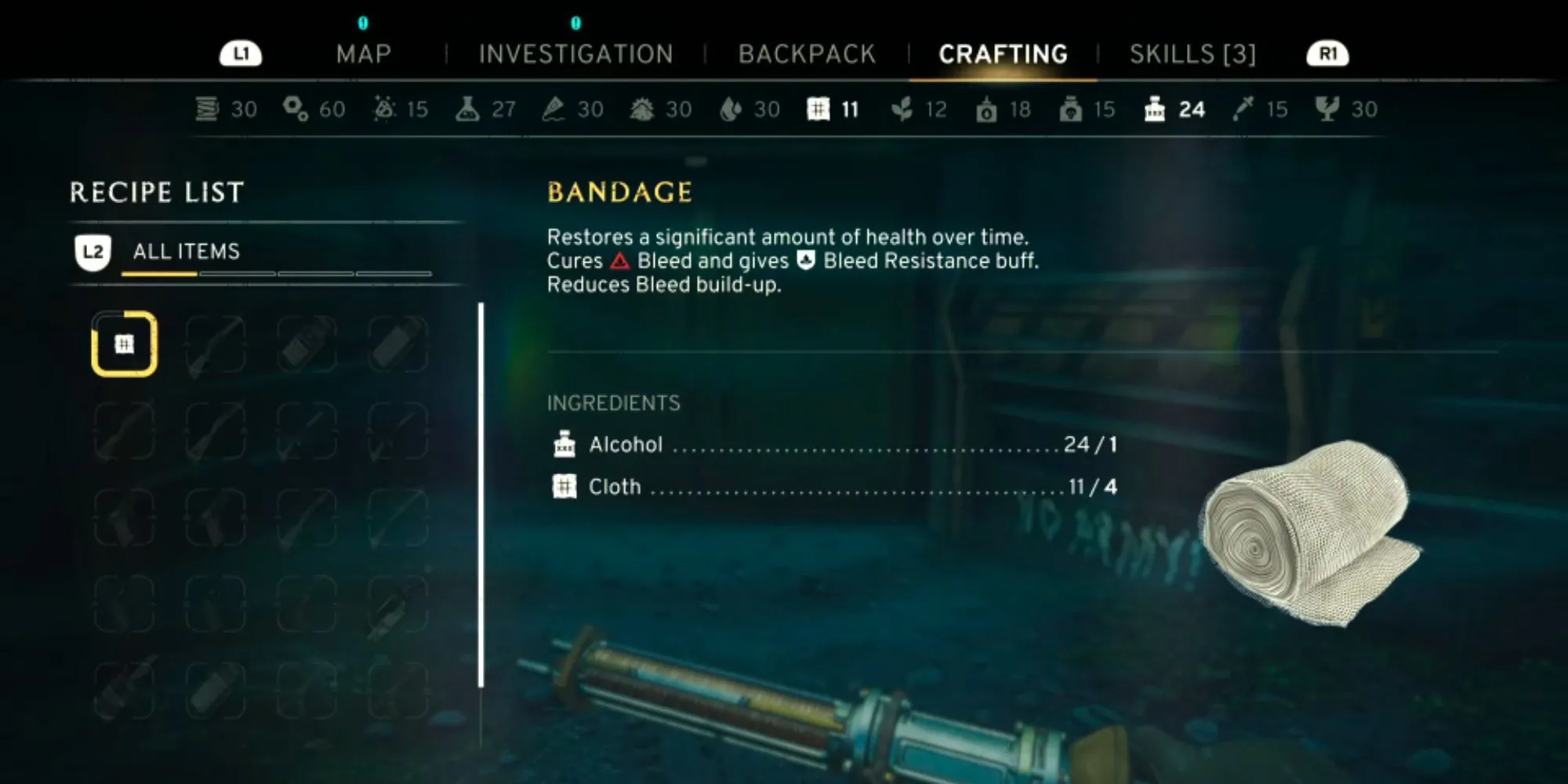Open the Skills [3] tab
Image resolution: width=1568 pixels, height=784 pixels.
pyautogui.click(x=1192, y=54)
